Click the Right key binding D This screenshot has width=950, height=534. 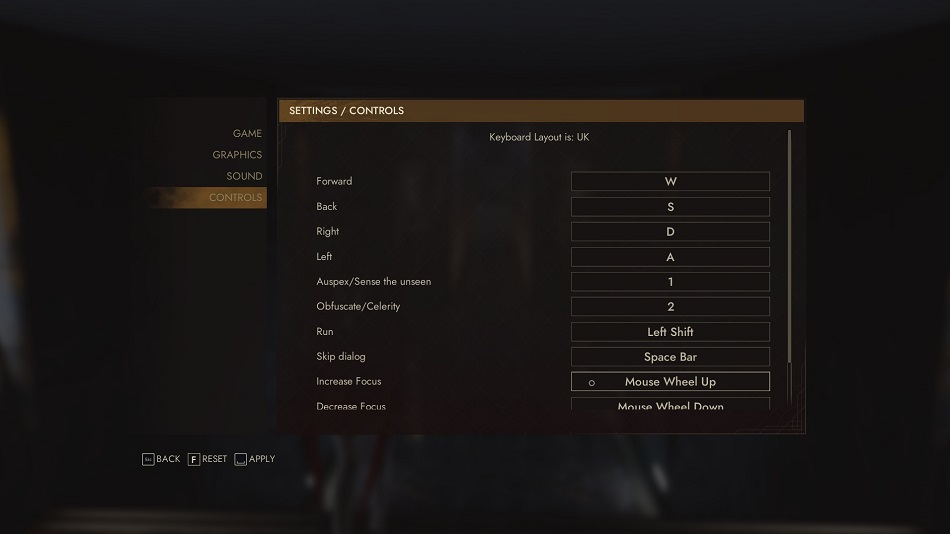(670, 232)
